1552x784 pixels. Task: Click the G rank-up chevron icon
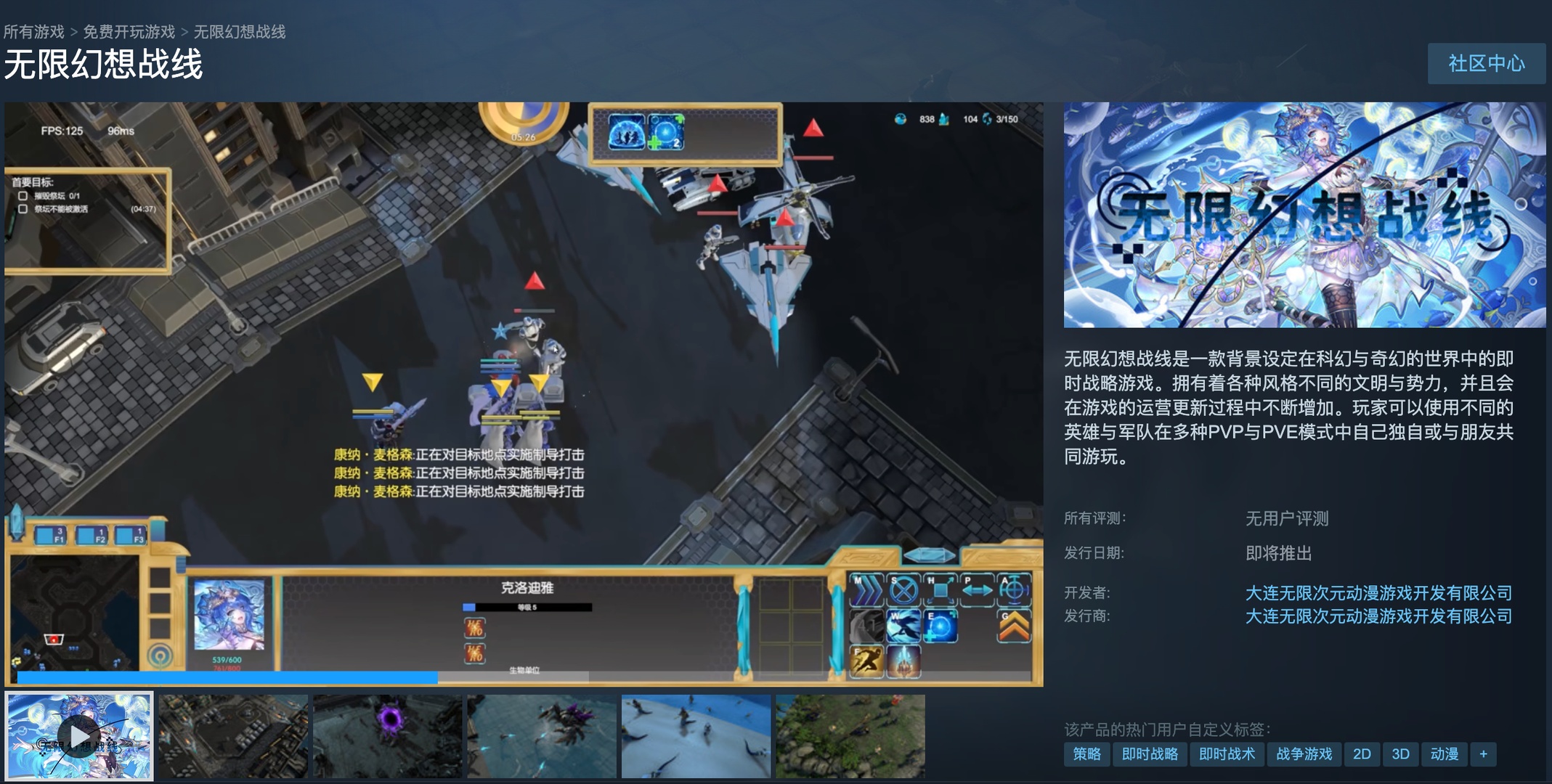(1014, 627)
